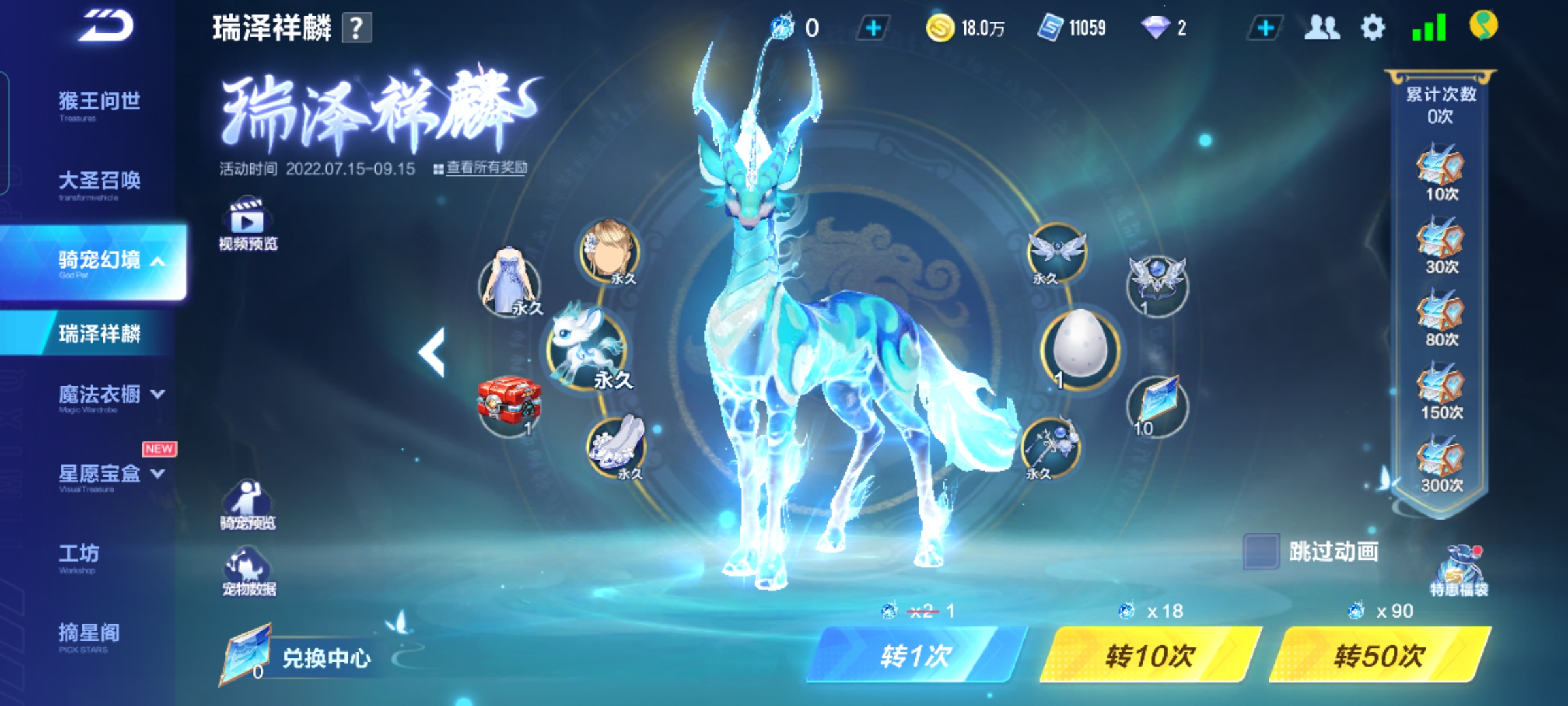Image resolution: width=1568 pixels, height=706 pixels.
Task: Open the 摘星阁 section
Action: pyautogui.click(x=90, y=634)
